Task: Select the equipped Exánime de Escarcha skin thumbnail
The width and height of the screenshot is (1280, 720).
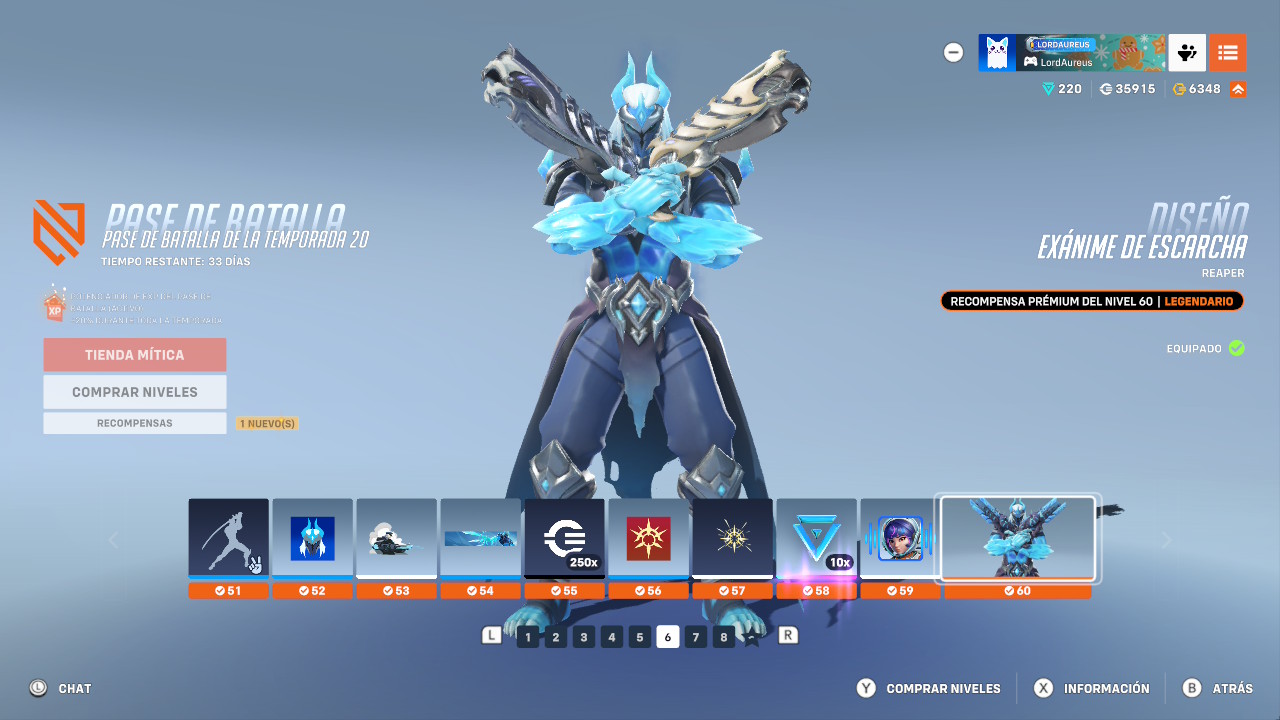Action: pyautogui.click(x=1018, y=538)
